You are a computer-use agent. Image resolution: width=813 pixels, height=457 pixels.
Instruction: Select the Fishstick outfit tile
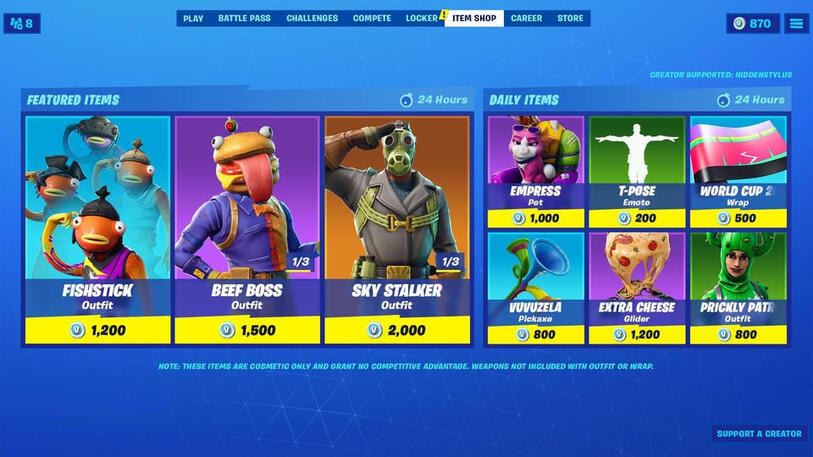[97, 230]
